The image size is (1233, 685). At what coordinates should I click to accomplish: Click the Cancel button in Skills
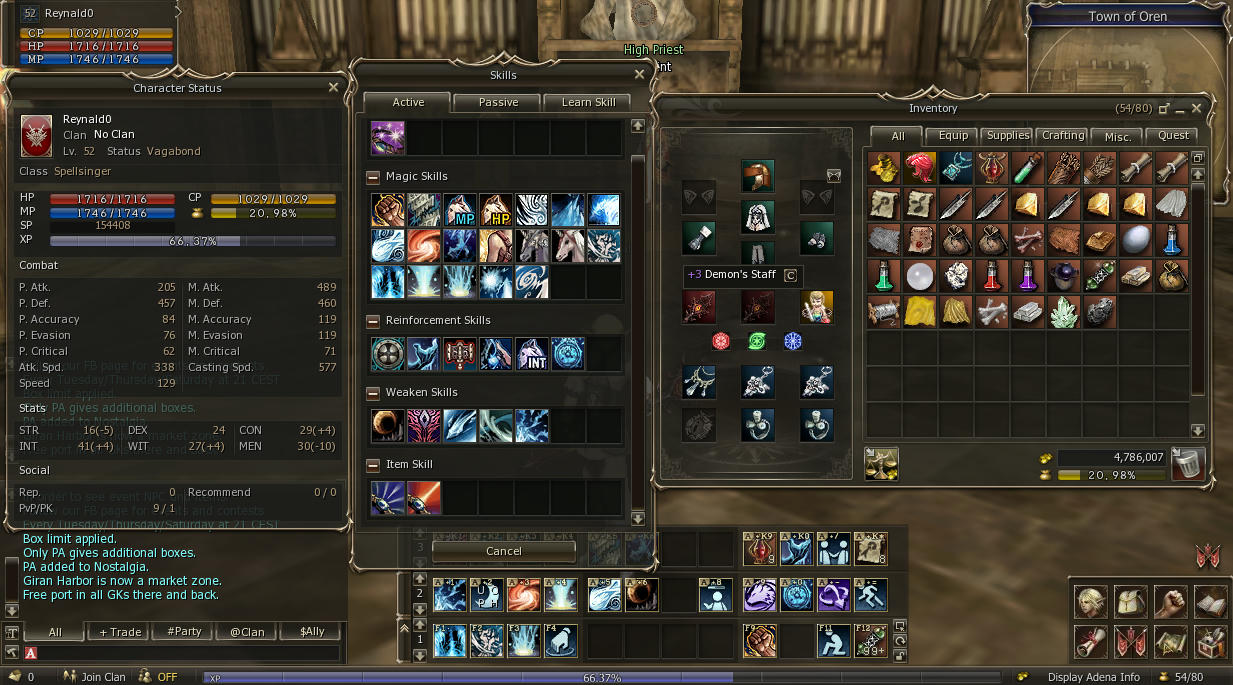pyautogui.click(x=504, y=551)
